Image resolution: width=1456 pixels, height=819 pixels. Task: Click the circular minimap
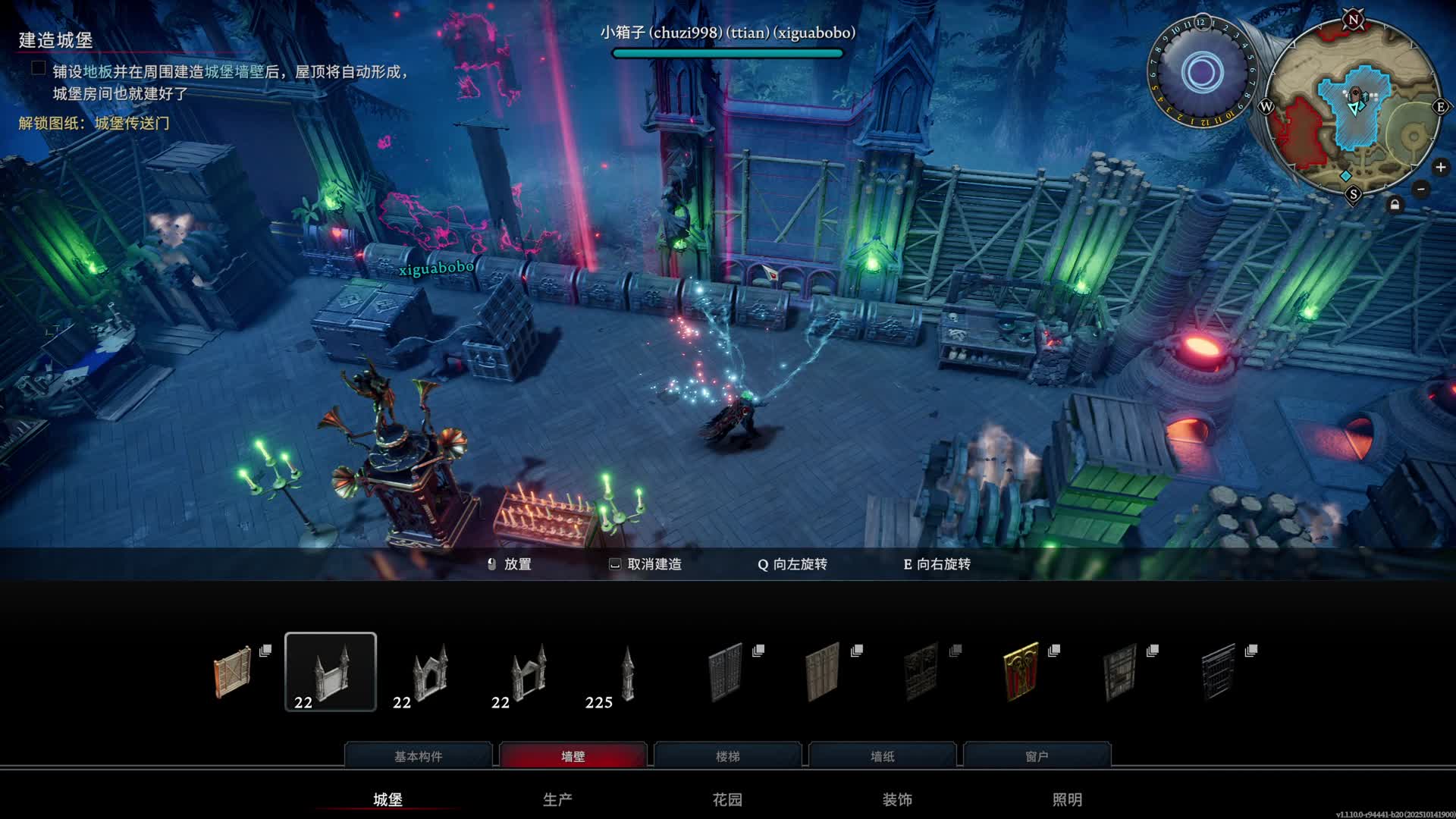tap(1354, 106)
